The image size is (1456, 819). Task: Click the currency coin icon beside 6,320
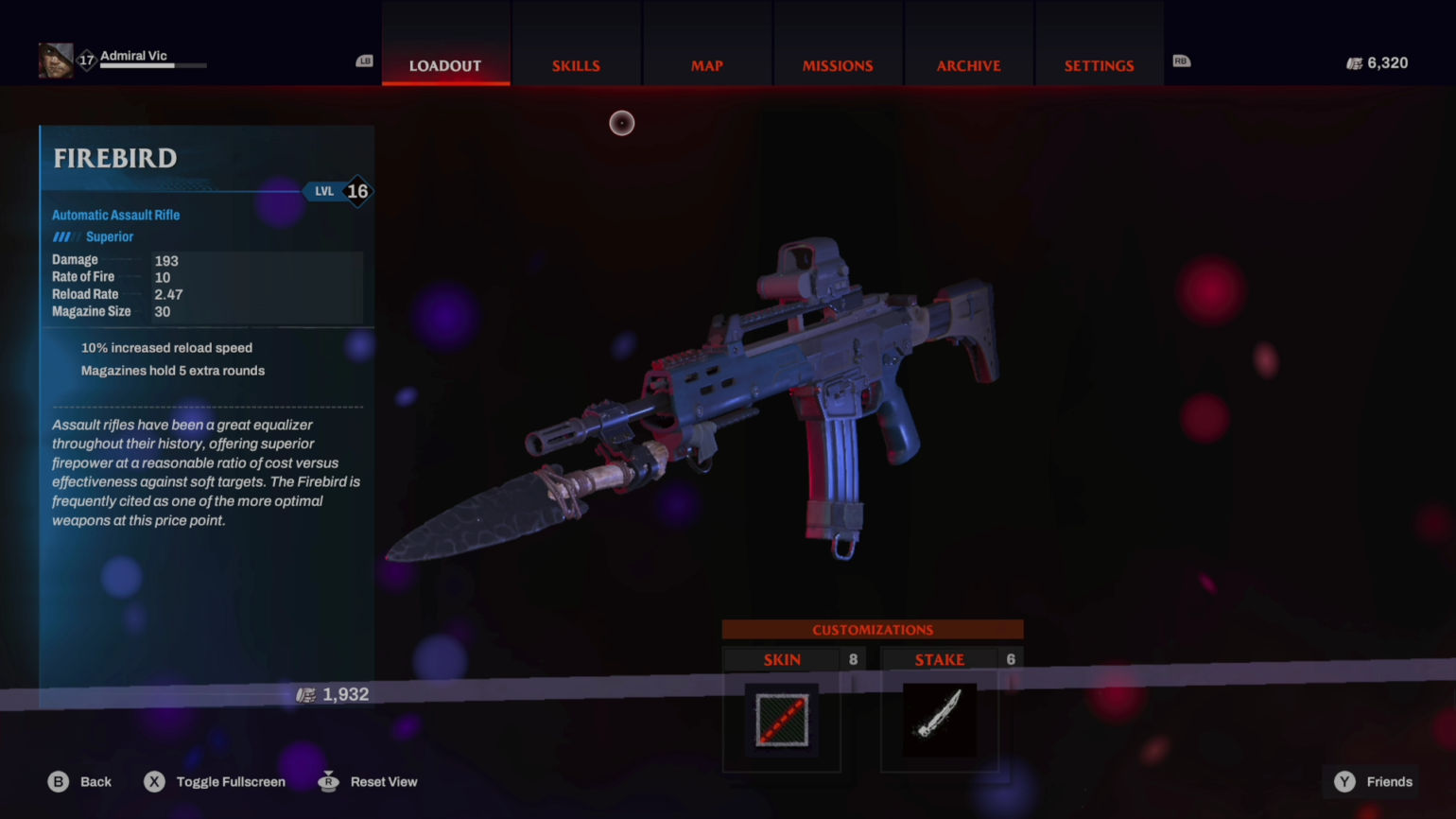point(1354,62)
